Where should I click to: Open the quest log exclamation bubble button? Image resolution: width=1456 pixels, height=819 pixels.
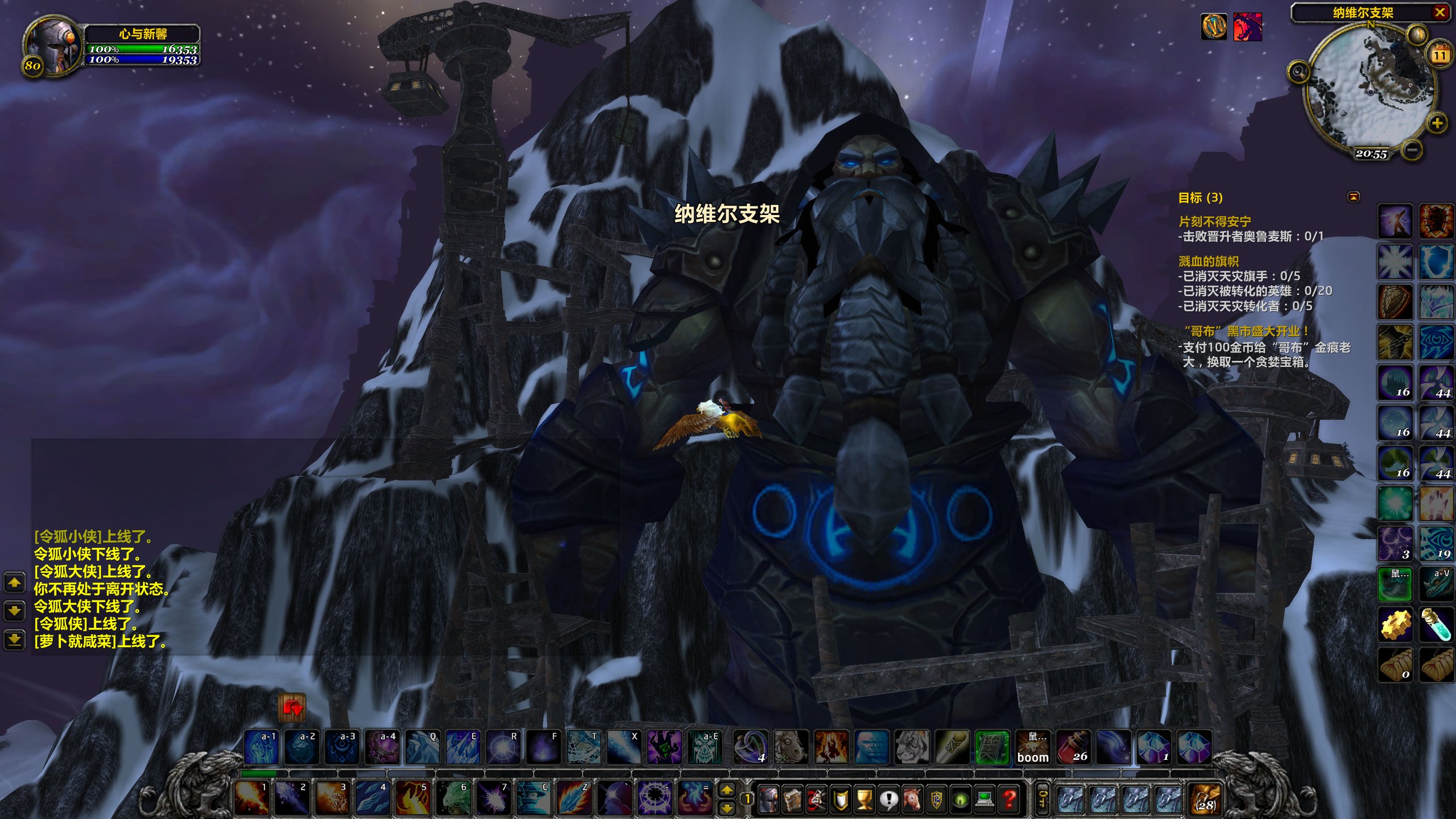point(888,799)
